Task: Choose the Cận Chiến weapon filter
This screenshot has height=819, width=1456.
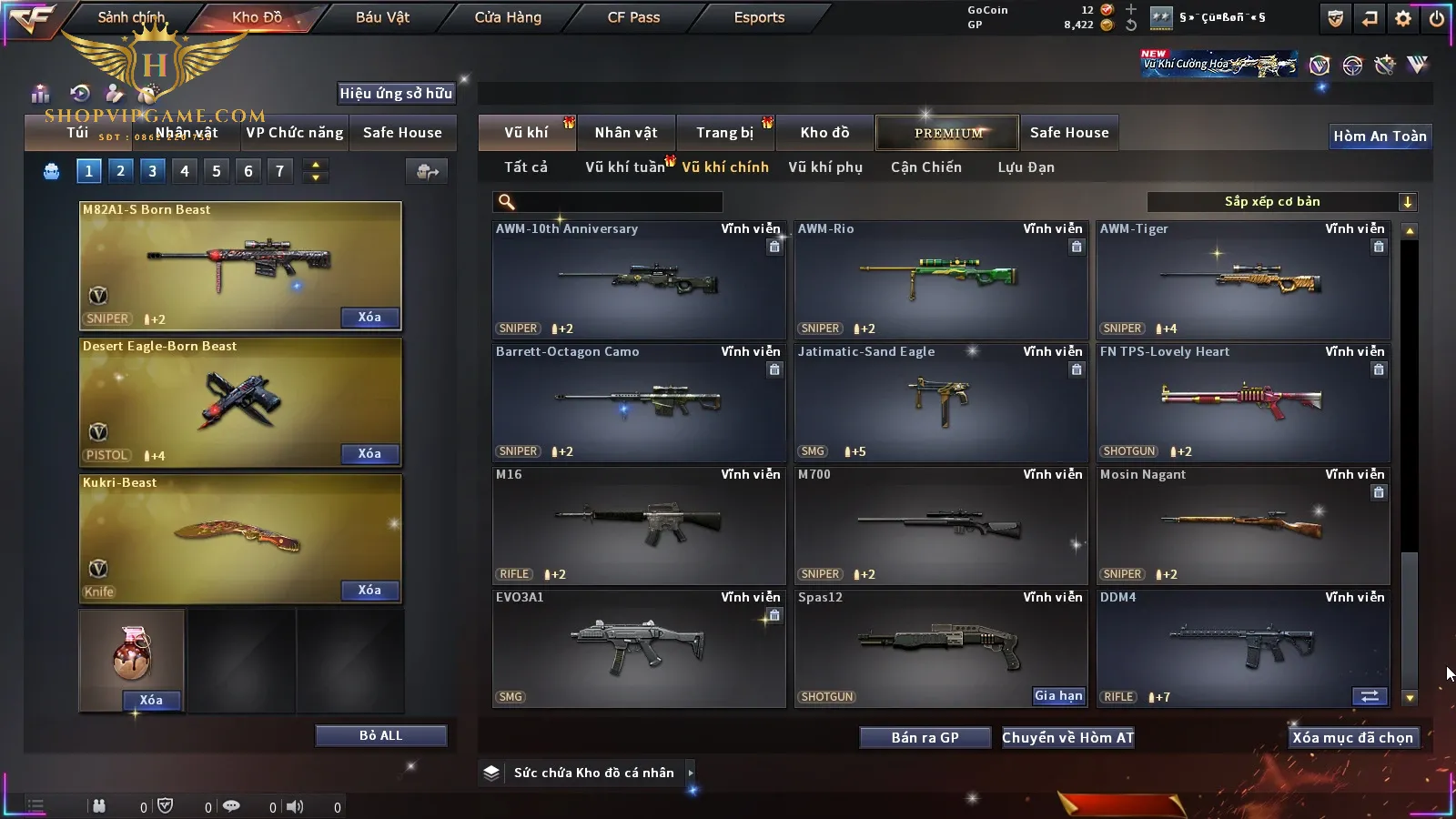Action: pos(925,167)
